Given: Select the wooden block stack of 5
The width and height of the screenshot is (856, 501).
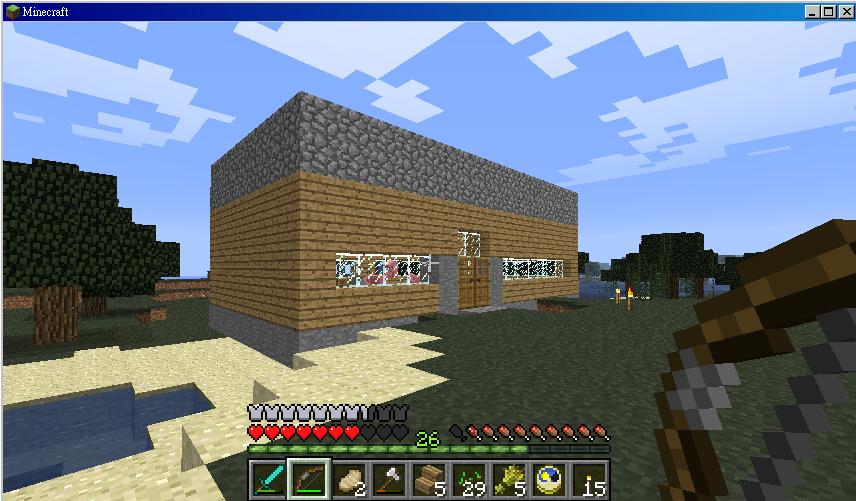Looking at the screenshot, I should click(x=428, y=481).
